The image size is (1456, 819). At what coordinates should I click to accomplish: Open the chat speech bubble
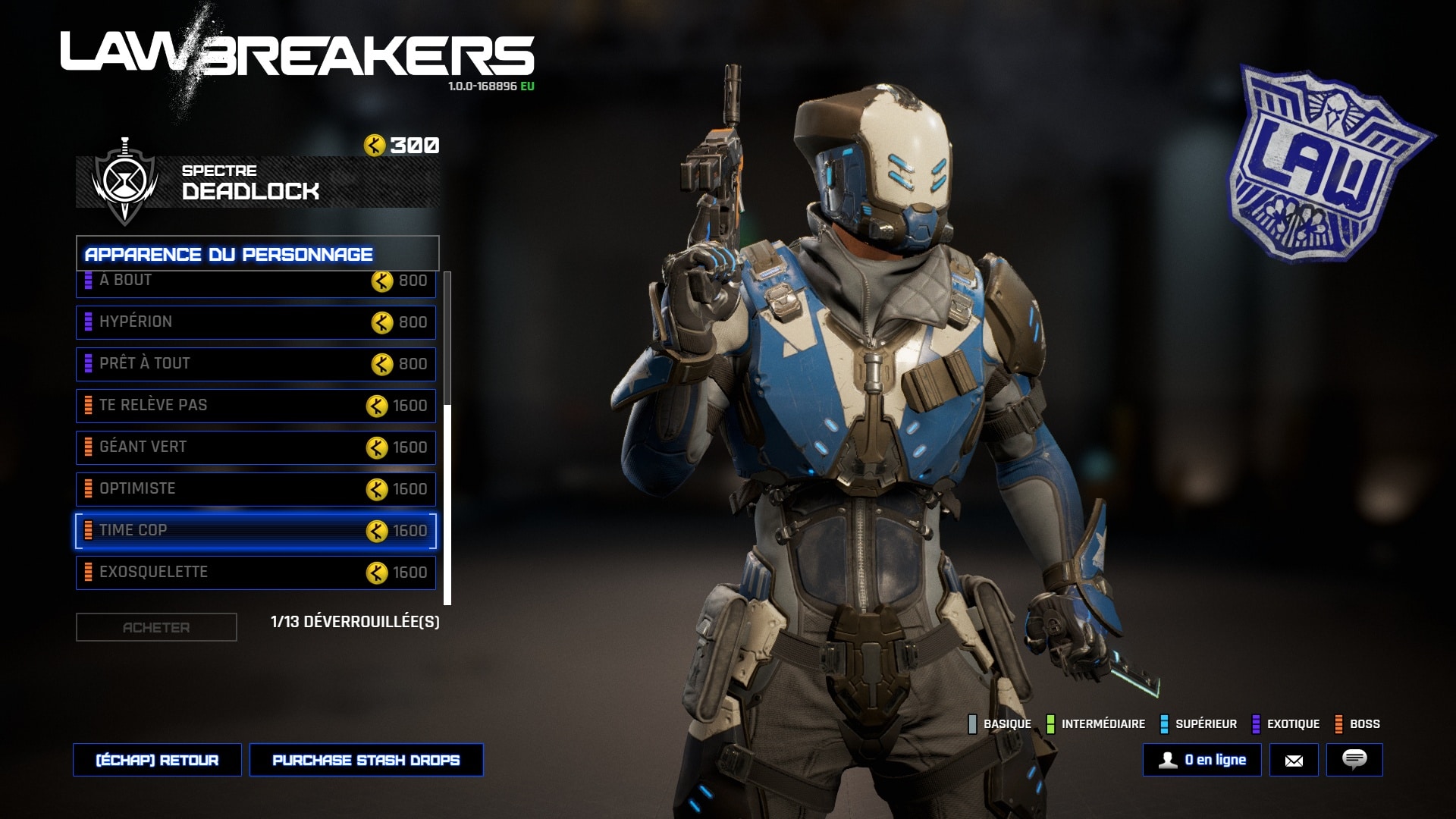[1354, 760]
